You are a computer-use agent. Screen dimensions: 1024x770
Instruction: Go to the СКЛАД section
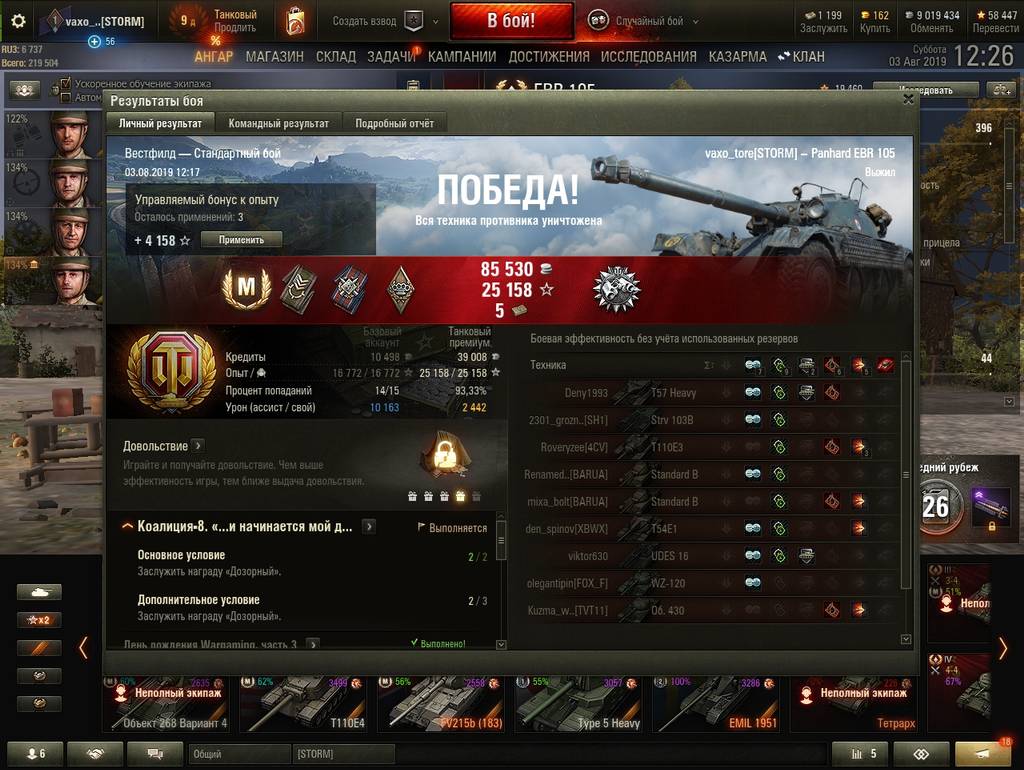[x=336, y=57]
